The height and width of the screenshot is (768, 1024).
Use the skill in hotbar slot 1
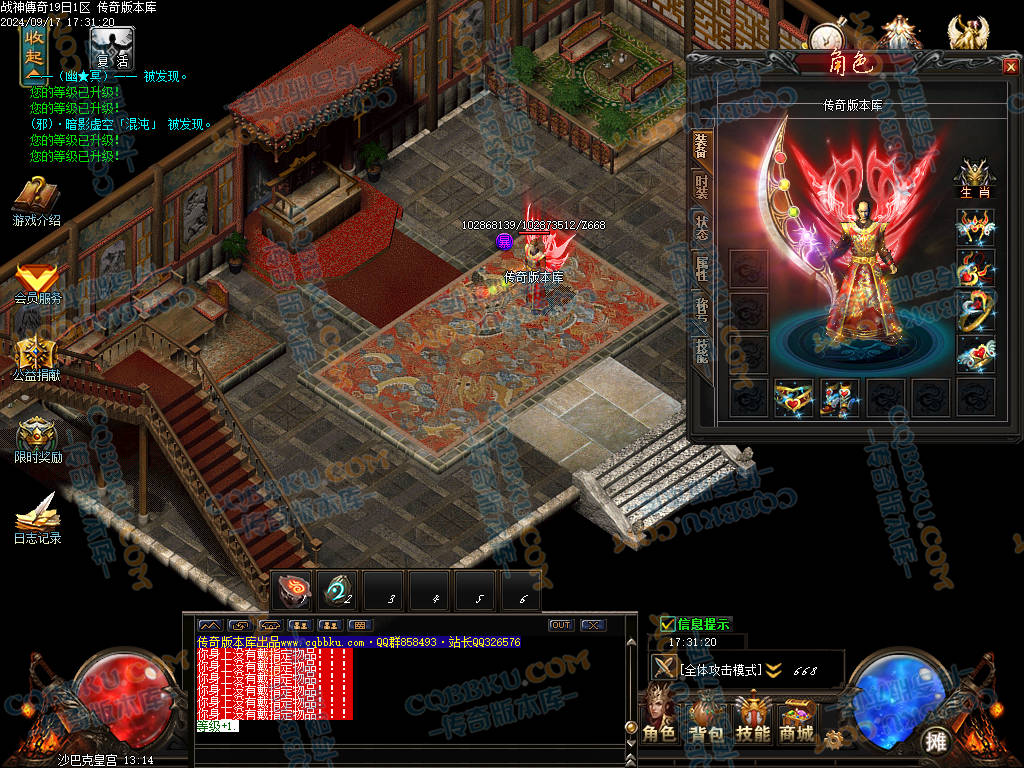click(x=292, y=590)
